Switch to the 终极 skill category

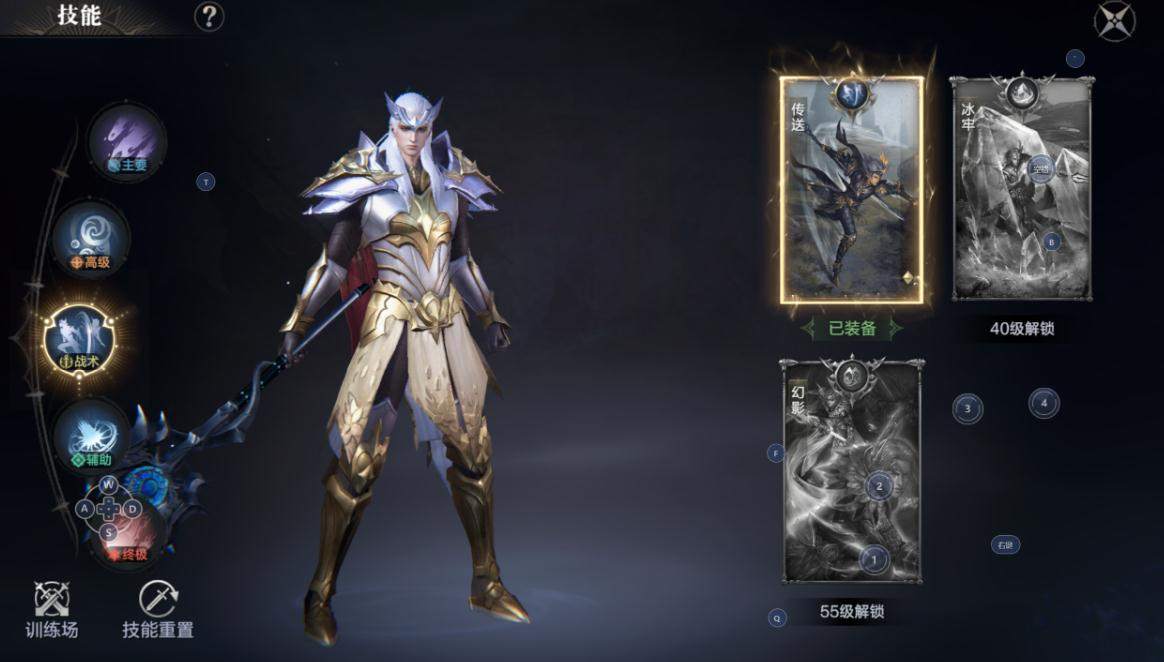click(128, 534)
